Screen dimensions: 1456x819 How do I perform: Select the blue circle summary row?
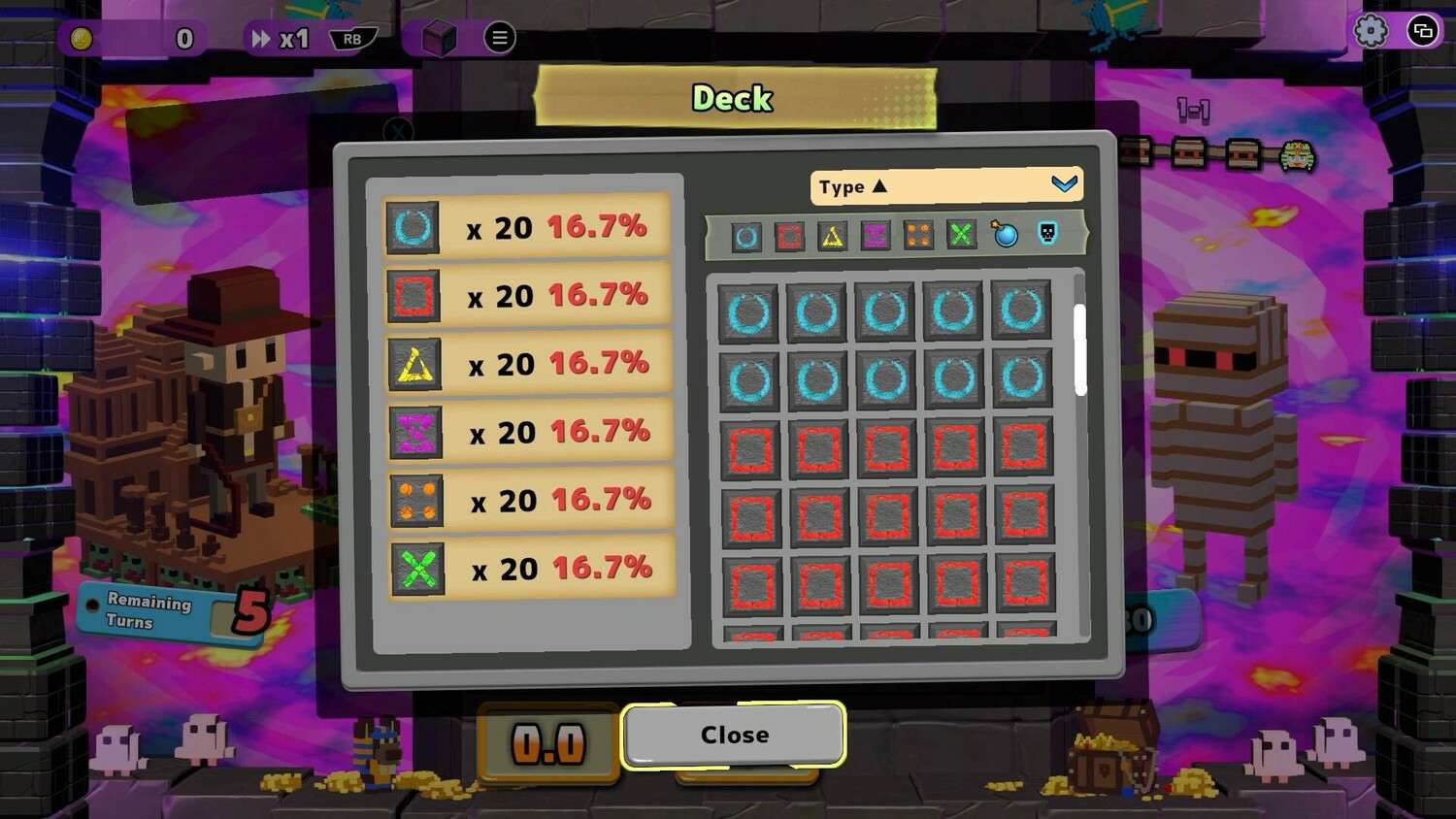coord(527,228)
